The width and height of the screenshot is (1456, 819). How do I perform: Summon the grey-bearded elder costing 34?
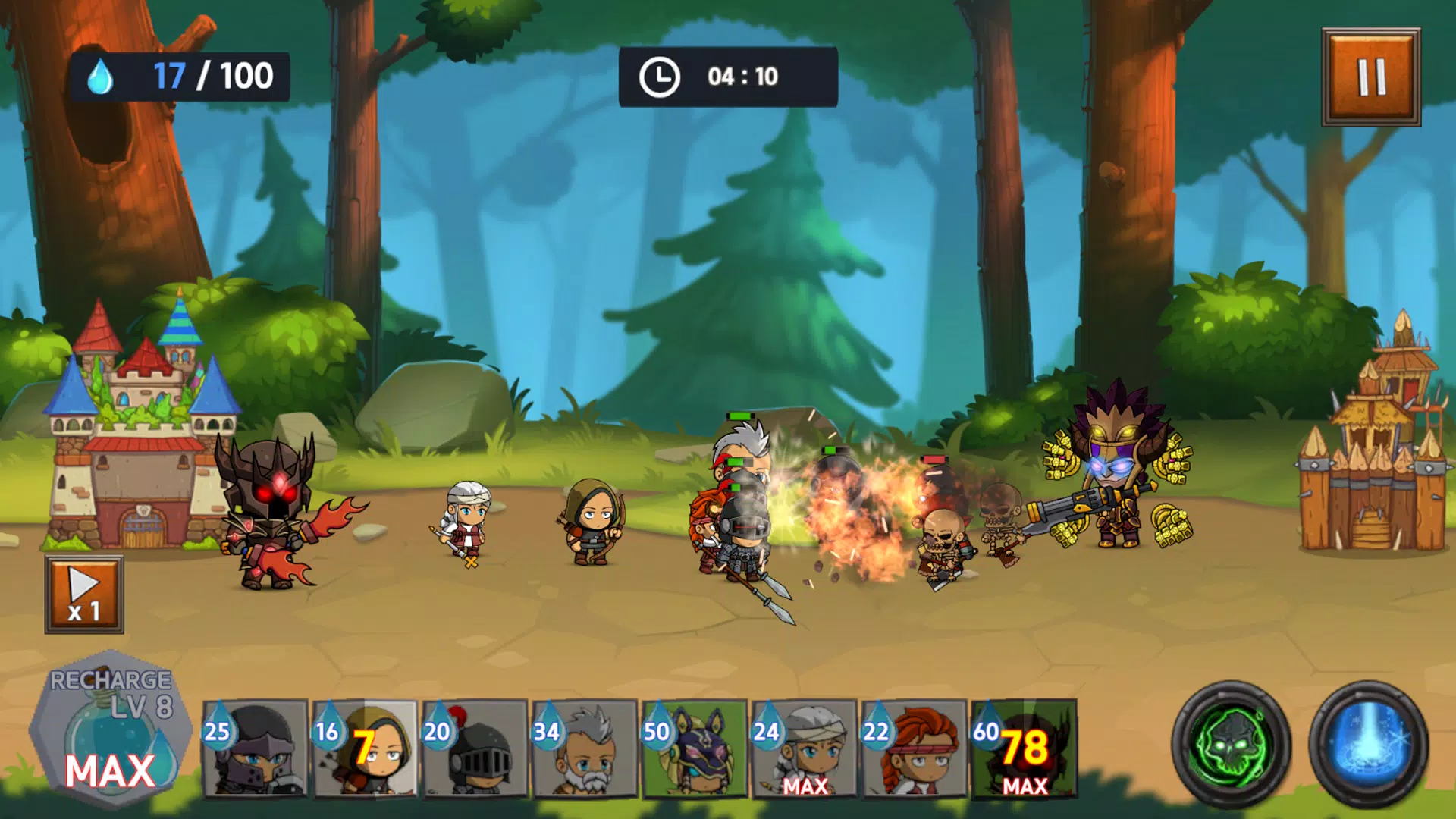pyautogui.click(x=585, y=748)
